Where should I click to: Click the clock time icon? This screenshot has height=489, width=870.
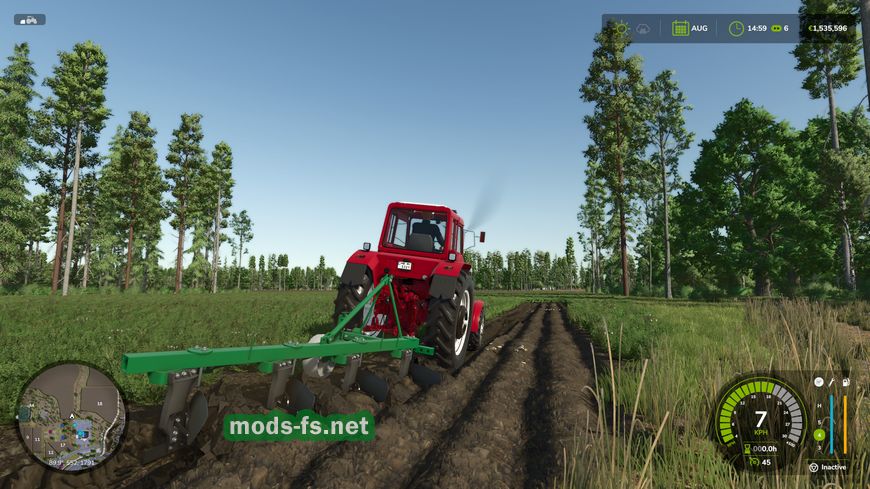pyautogui.click(x=736, y=28)
